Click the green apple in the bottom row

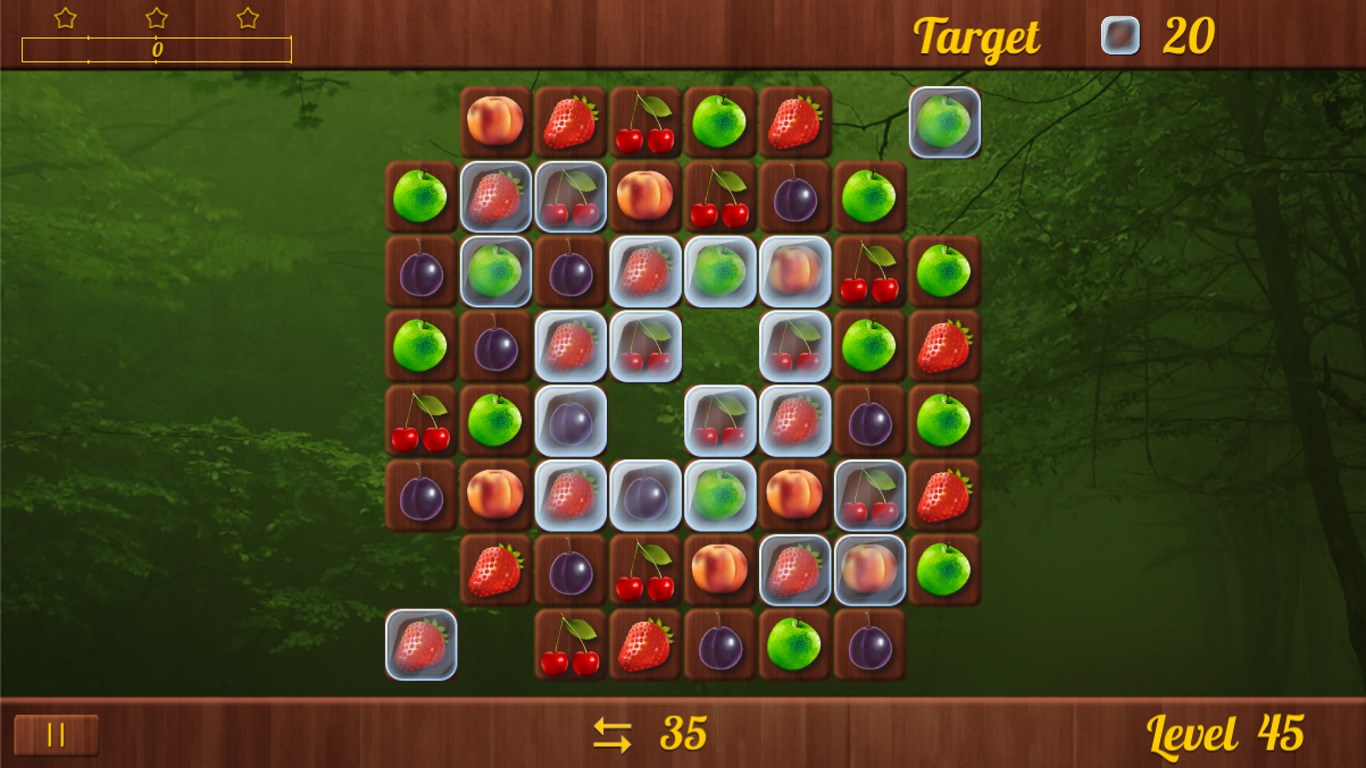pyautogui.click(x=795, y=645)
